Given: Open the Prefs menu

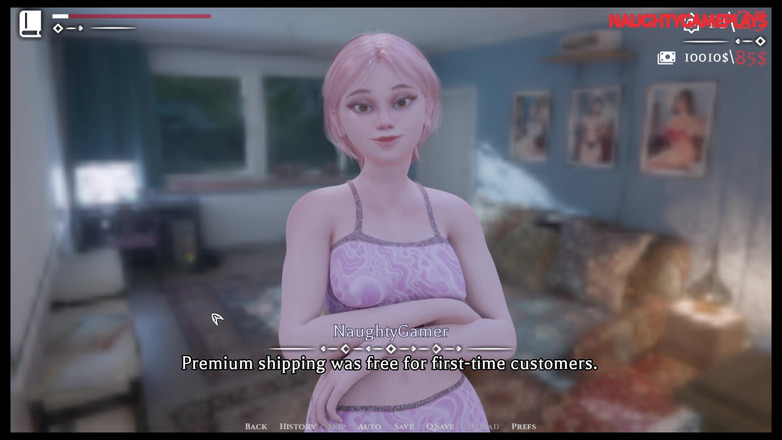Looking at the screenshot, I should pyautogui.click(x=523, y=426).
